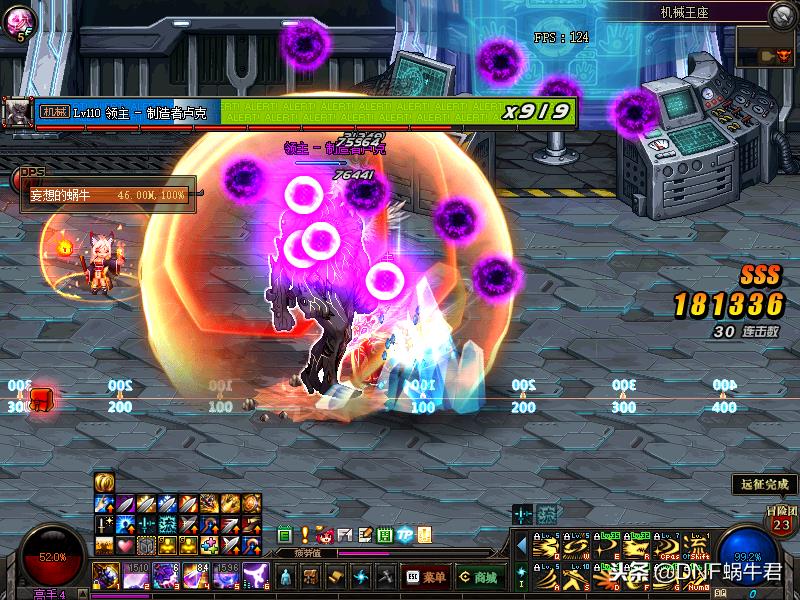Screen dimensions: 800x600
Task: Use the quick slot potion showing 1510
Action: (x=137, y=576)
